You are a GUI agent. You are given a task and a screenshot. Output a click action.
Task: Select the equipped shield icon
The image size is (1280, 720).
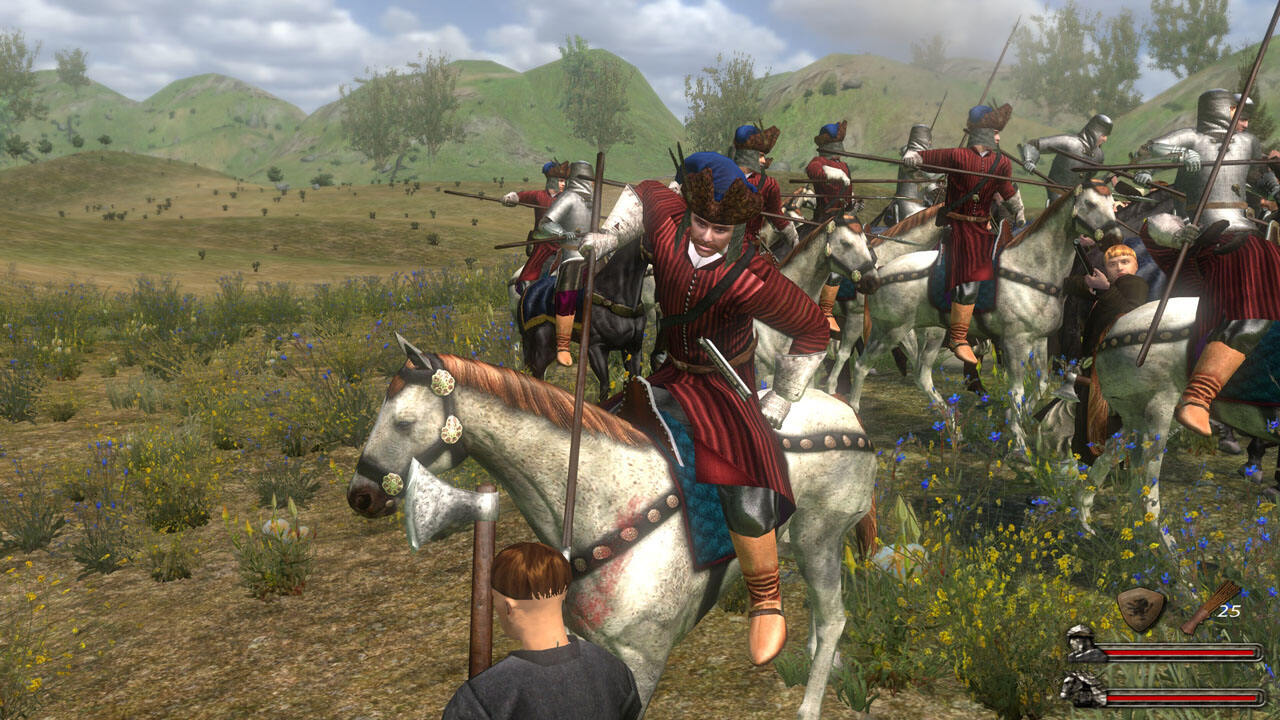point(1141,608)
